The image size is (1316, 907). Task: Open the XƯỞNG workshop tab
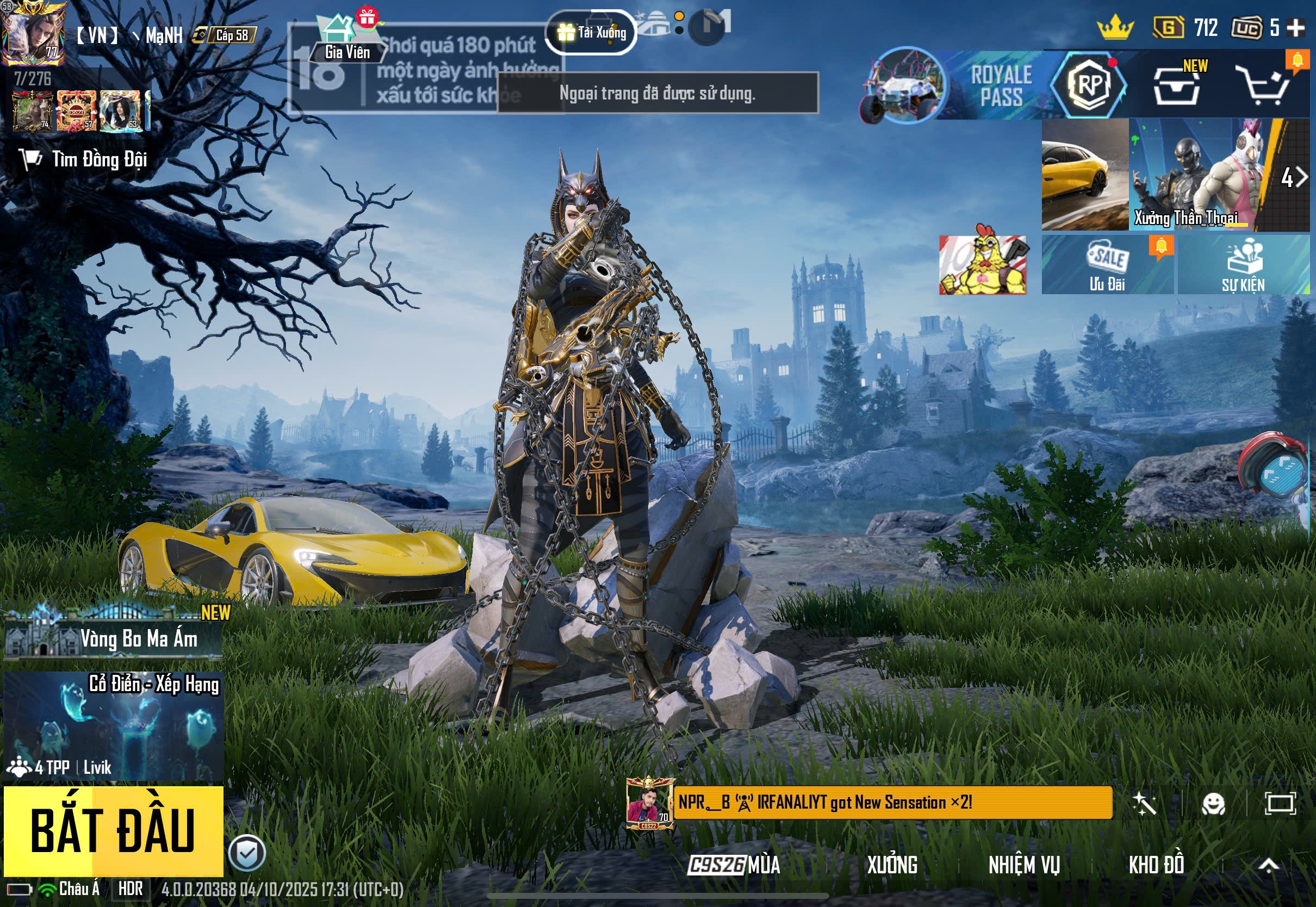click(x=891, y=865)
